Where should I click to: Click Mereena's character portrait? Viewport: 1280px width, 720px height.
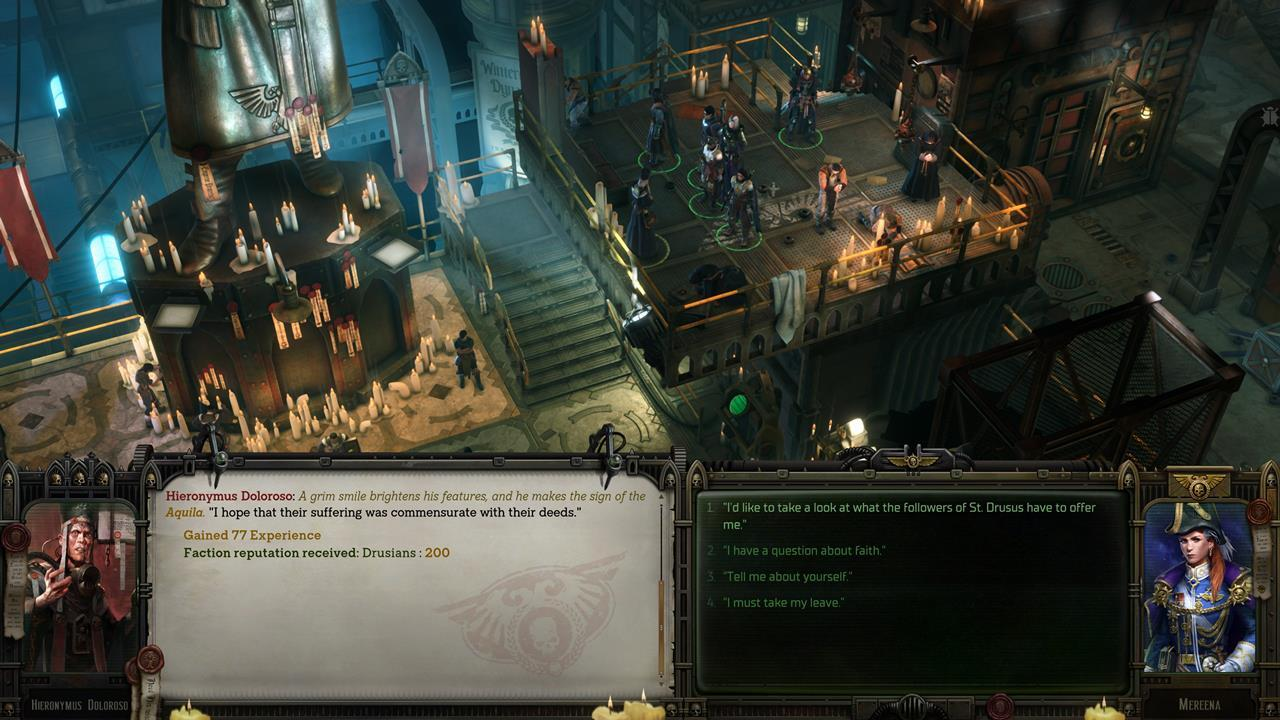pyautogui.click(x=1198, y=587)
